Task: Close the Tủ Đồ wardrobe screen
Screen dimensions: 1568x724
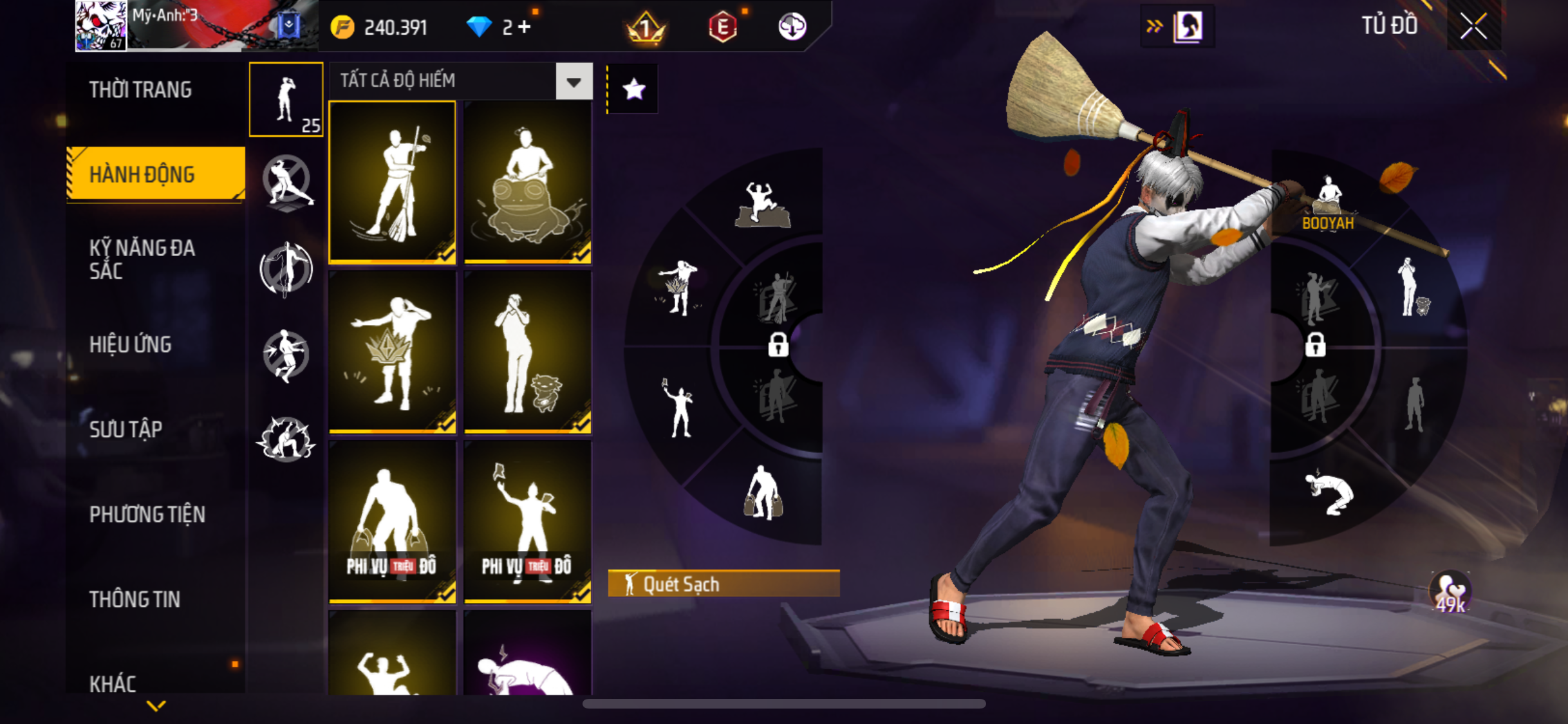Action: (1473, 26)
